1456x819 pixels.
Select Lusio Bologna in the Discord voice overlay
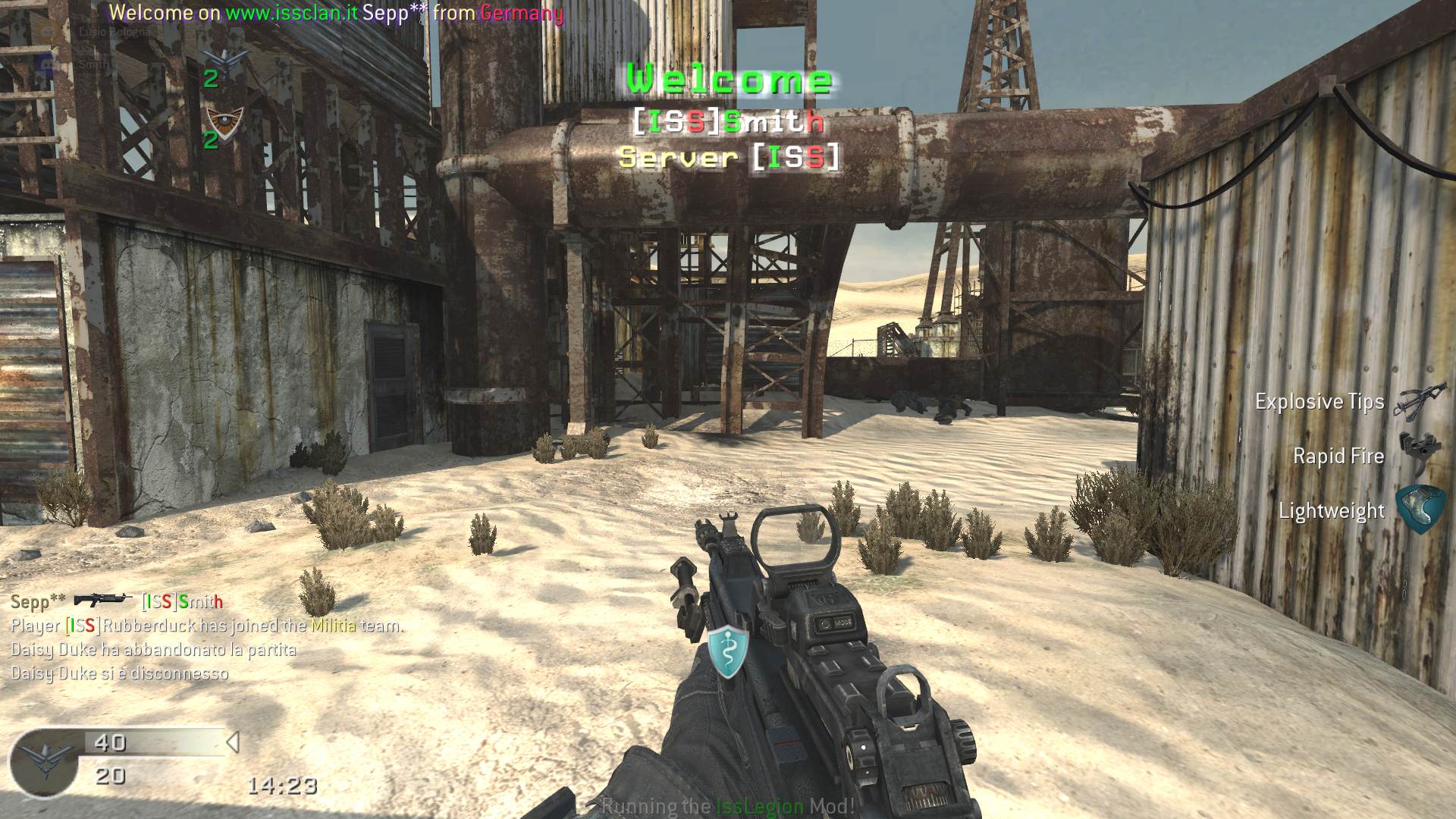(114, 33)
